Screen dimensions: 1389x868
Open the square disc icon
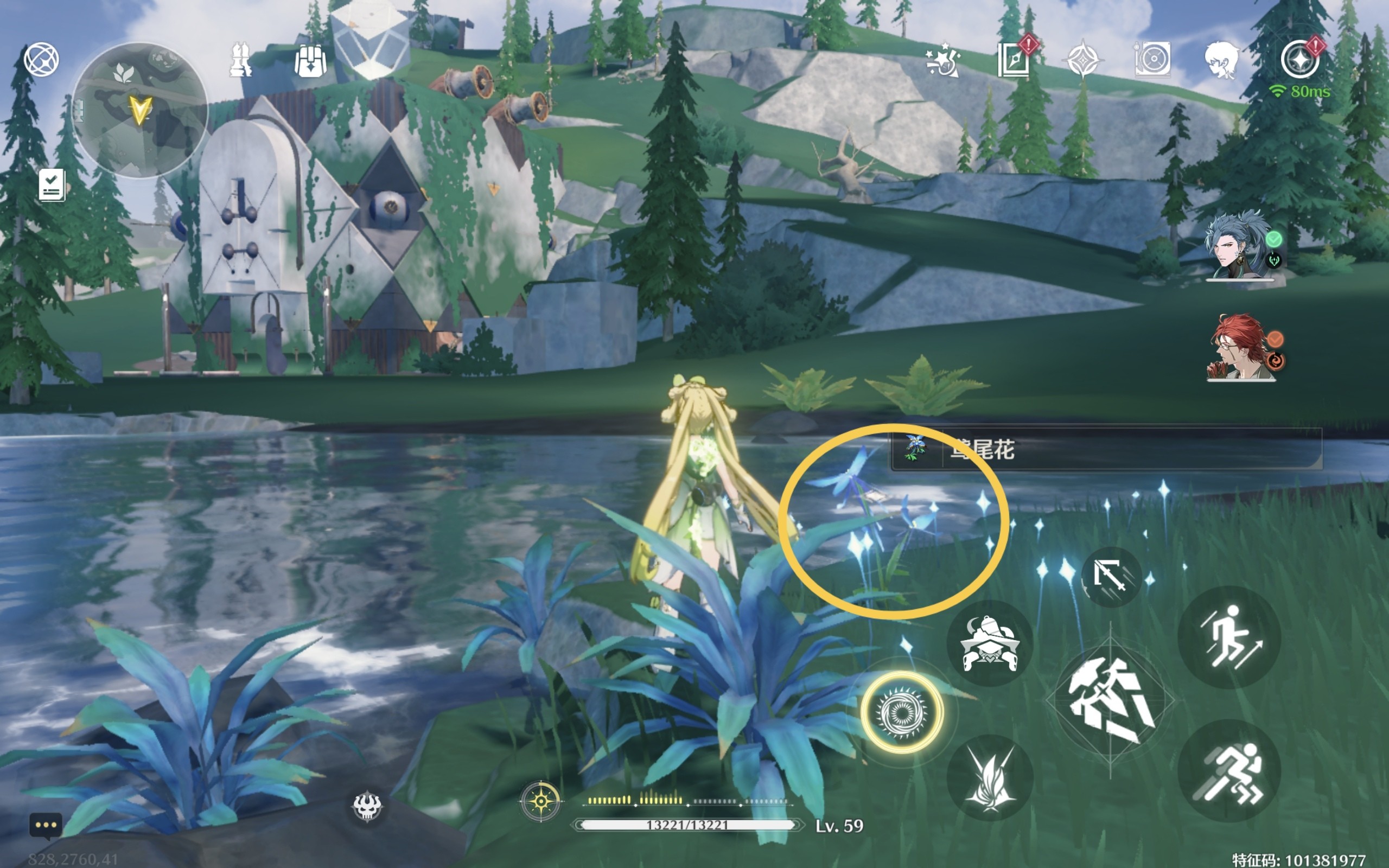(1152, 59)
